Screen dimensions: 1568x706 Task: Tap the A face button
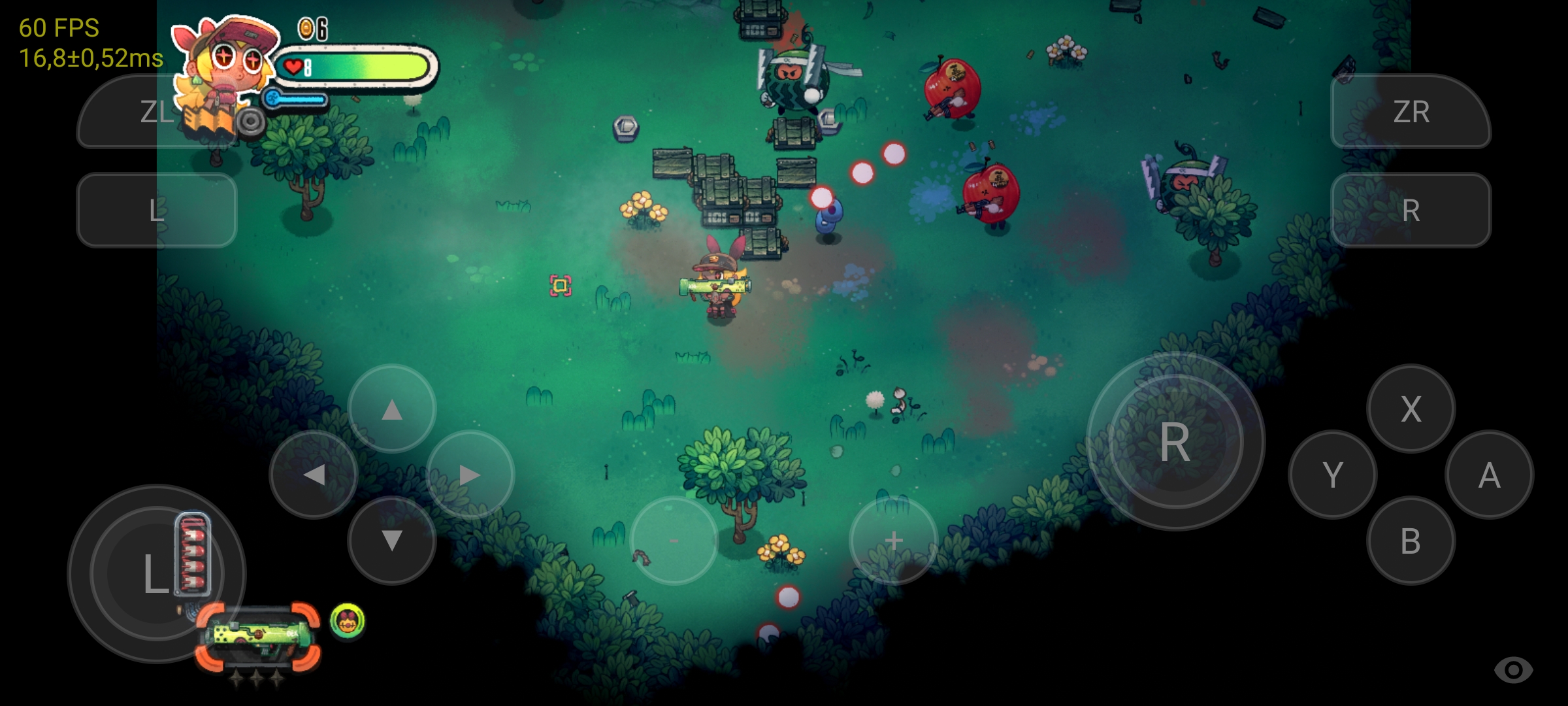(x=1489, y=475)
